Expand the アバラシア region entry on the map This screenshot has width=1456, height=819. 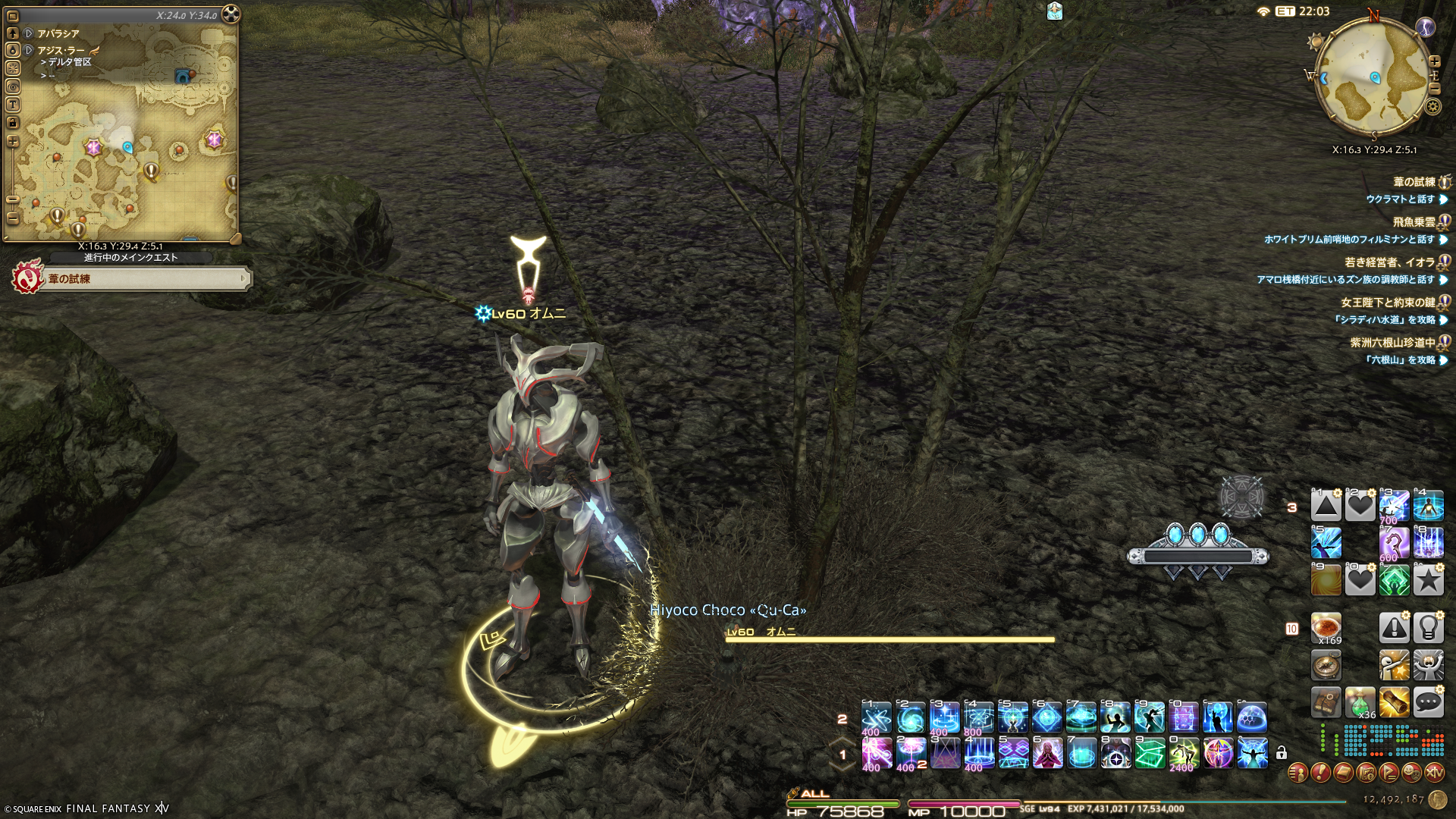pyautogui.click(x=28, y=33)
